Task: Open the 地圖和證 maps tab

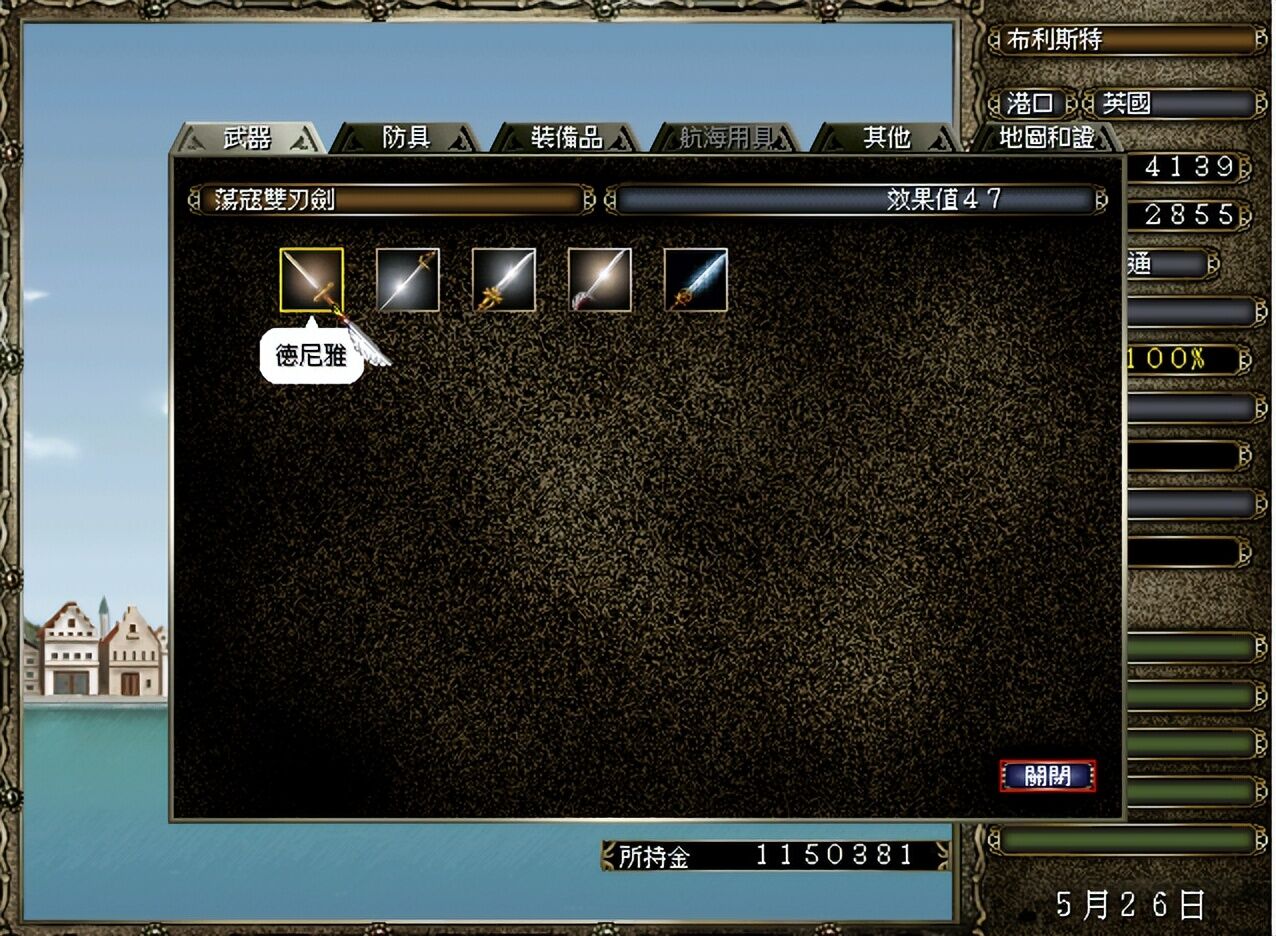Action: [x=1046, y=138]
